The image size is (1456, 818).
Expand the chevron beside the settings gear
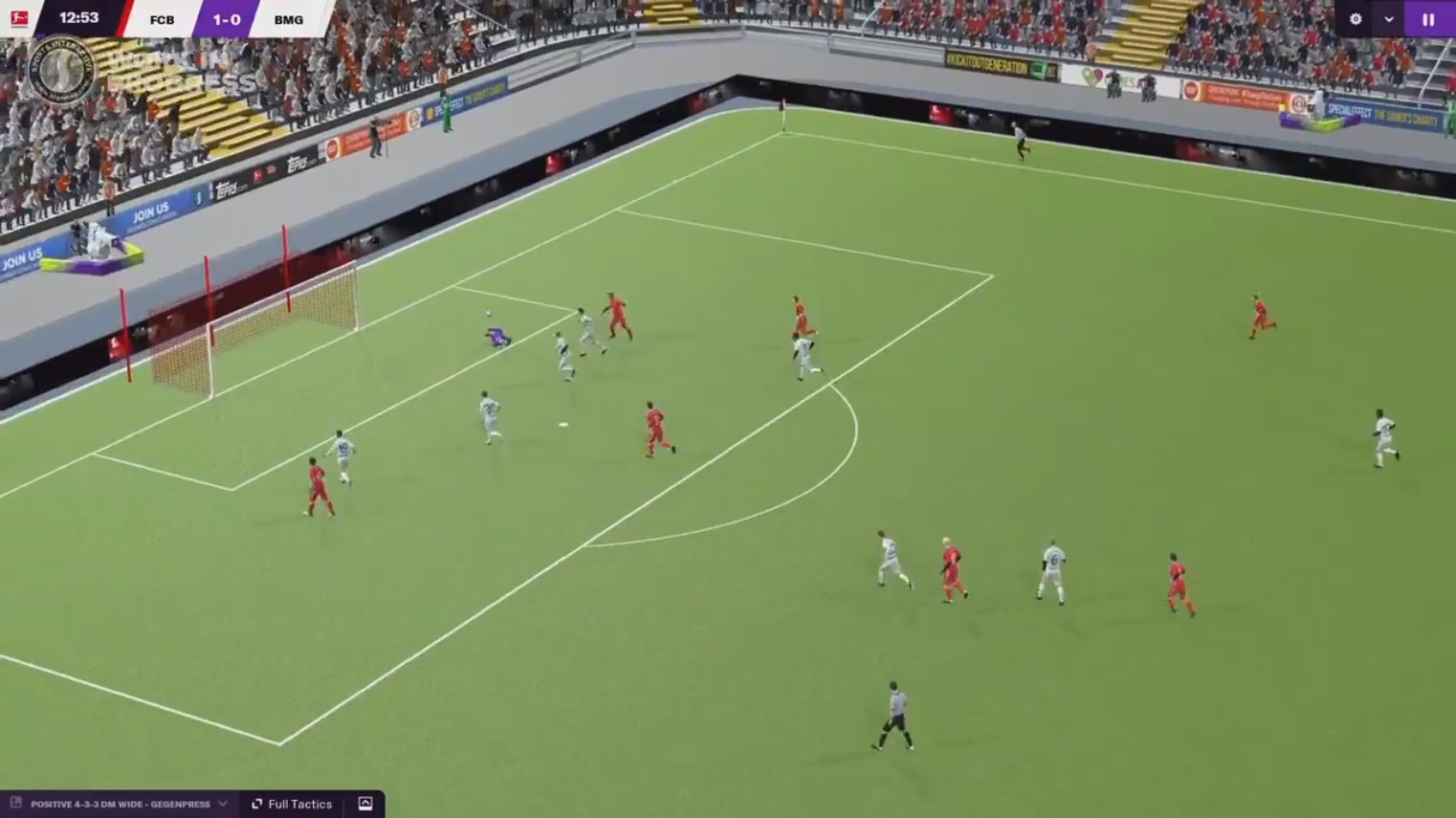(1386, 17)
